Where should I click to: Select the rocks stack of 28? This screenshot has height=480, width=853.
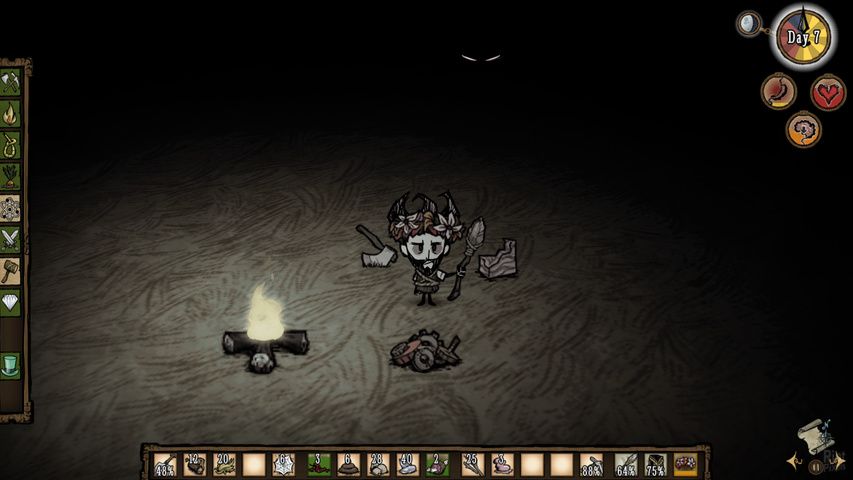pyautogui.click(x=378, y=464)
